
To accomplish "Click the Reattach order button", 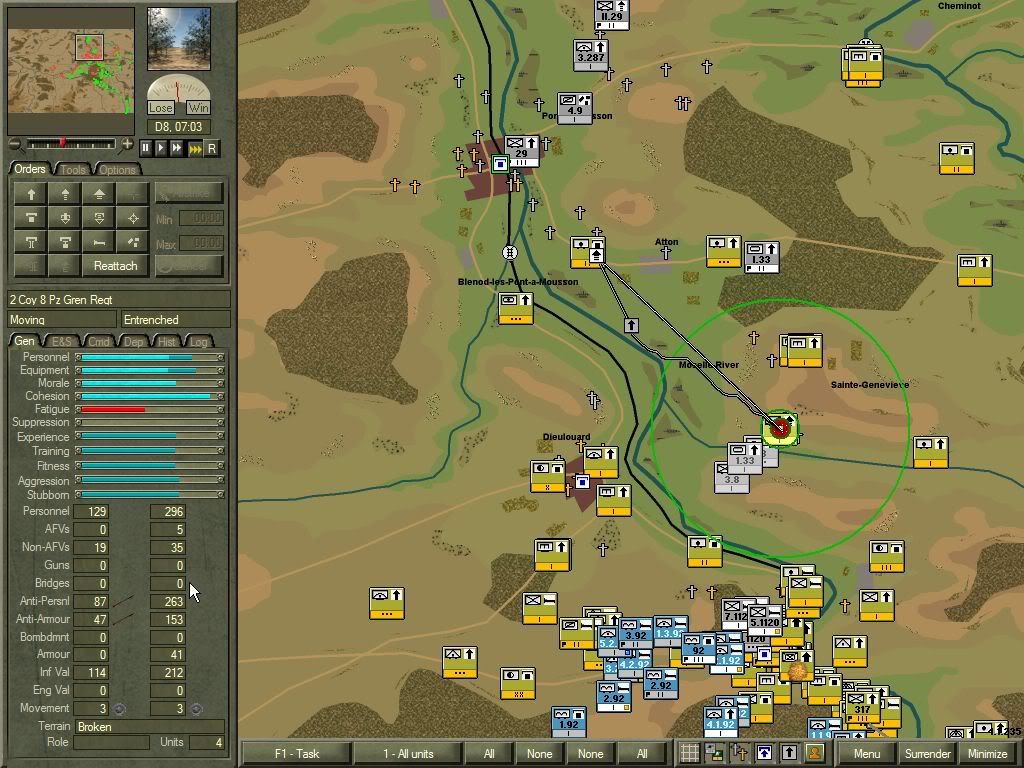I will pos(115,266).
